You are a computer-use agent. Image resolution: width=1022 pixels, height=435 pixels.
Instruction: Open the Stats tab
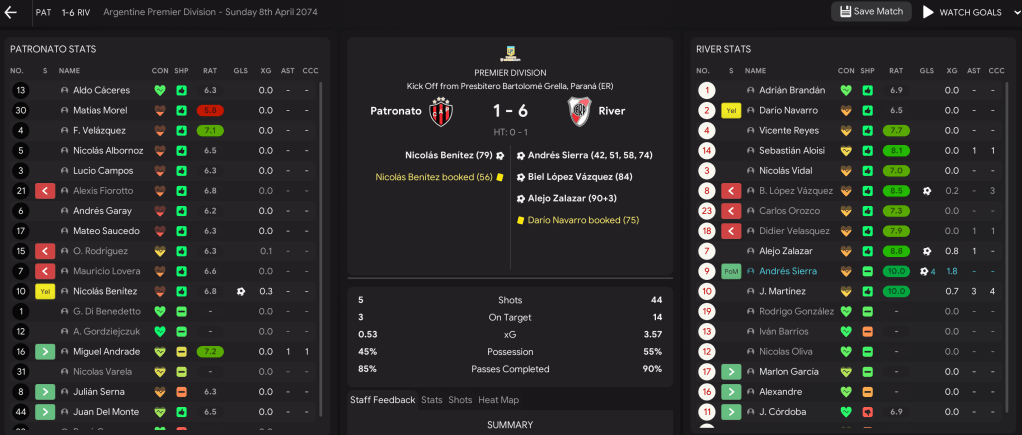click(x=431, y=400)
